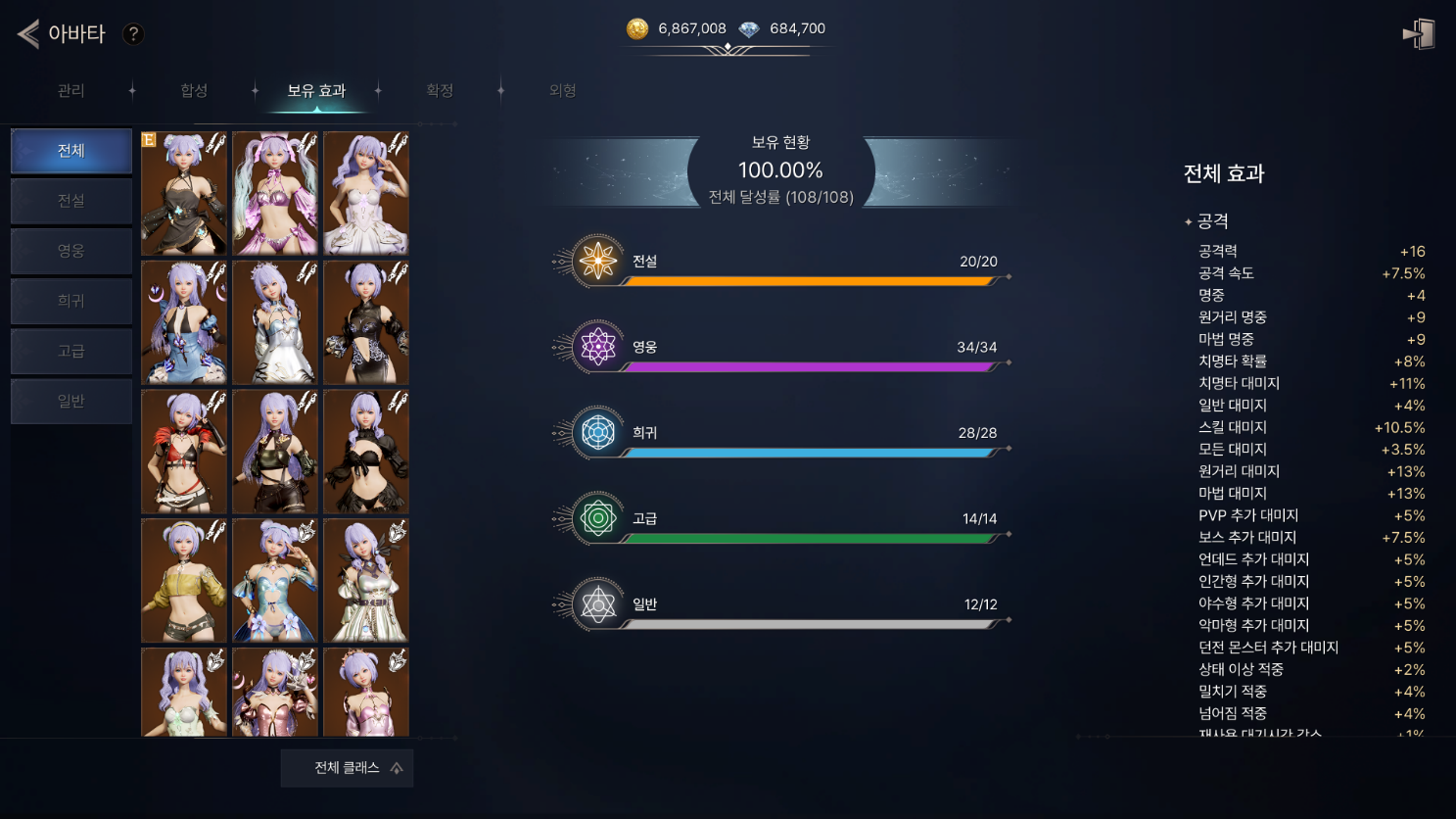Image resolution: width=1456 pixels, height=819 pixels.
Task: Open the 합성 tab
Action: point(194,91)
